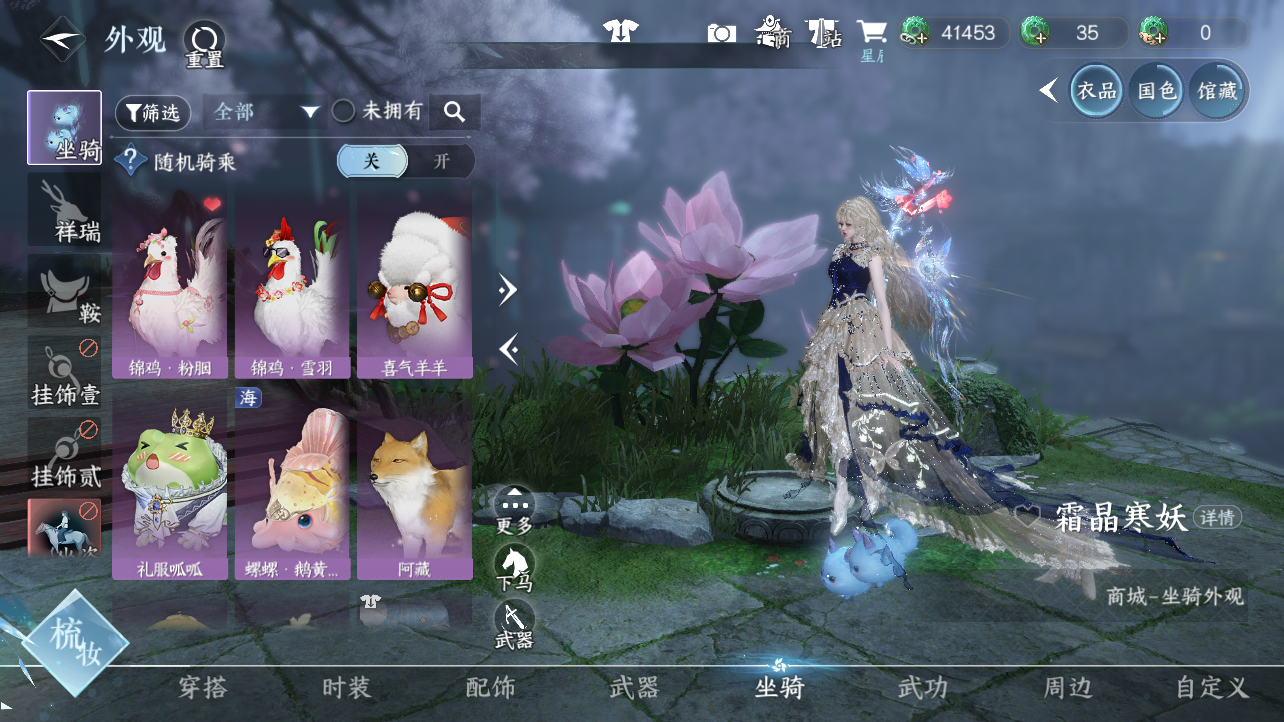Open the magnifying glass search
Screen dimensions: 1284x722
[455, 112]
